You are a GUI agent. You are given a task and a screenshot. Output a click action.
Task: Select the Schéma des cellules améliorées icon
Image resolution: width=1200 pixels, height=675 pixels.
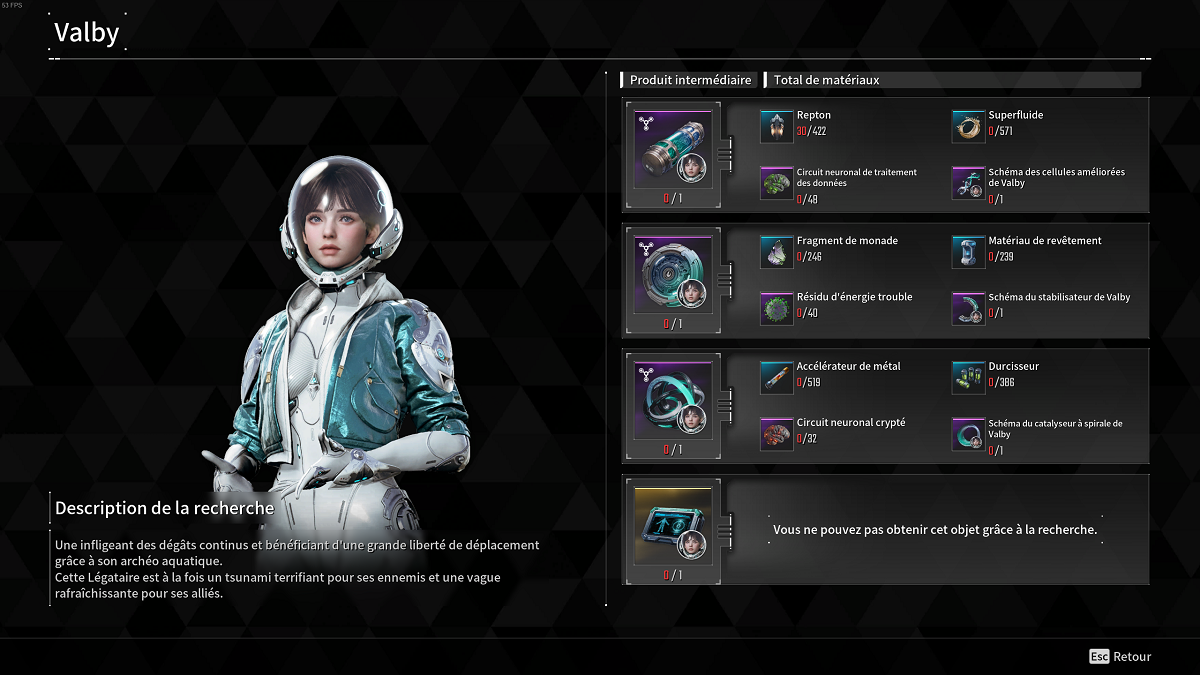point(968,183)
